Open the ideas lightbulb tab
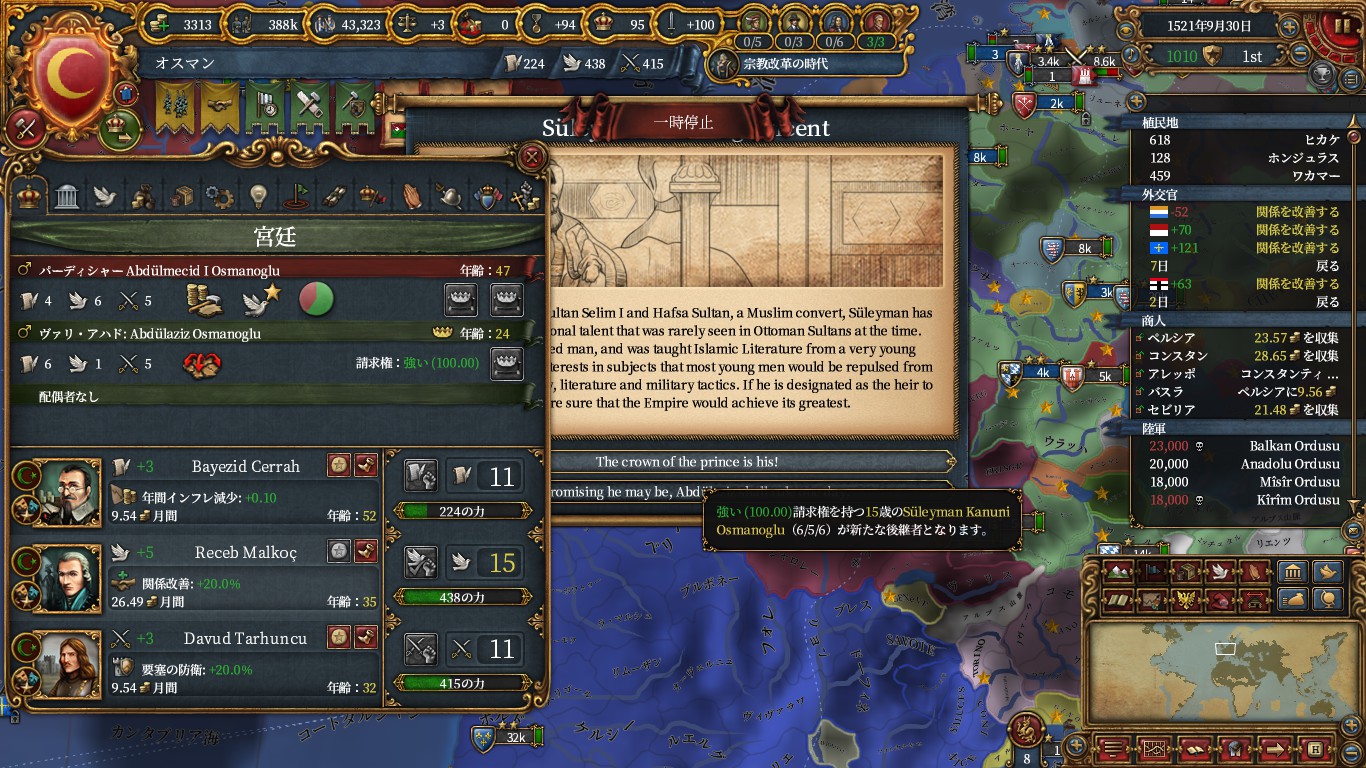The image size is (1366, 768). 257,195
